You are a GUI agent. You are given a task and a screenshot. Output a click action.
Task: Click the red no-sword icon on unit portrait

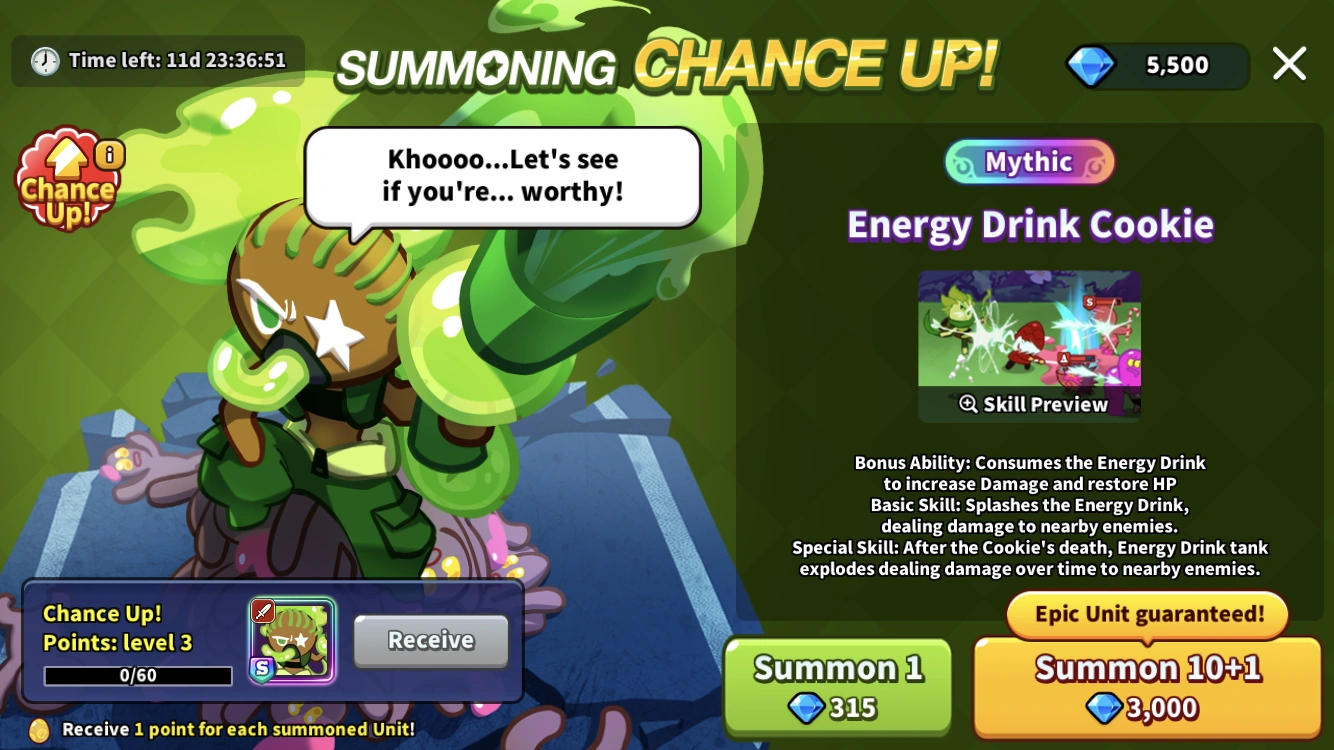pyautogui.click(x=262, y=612)
